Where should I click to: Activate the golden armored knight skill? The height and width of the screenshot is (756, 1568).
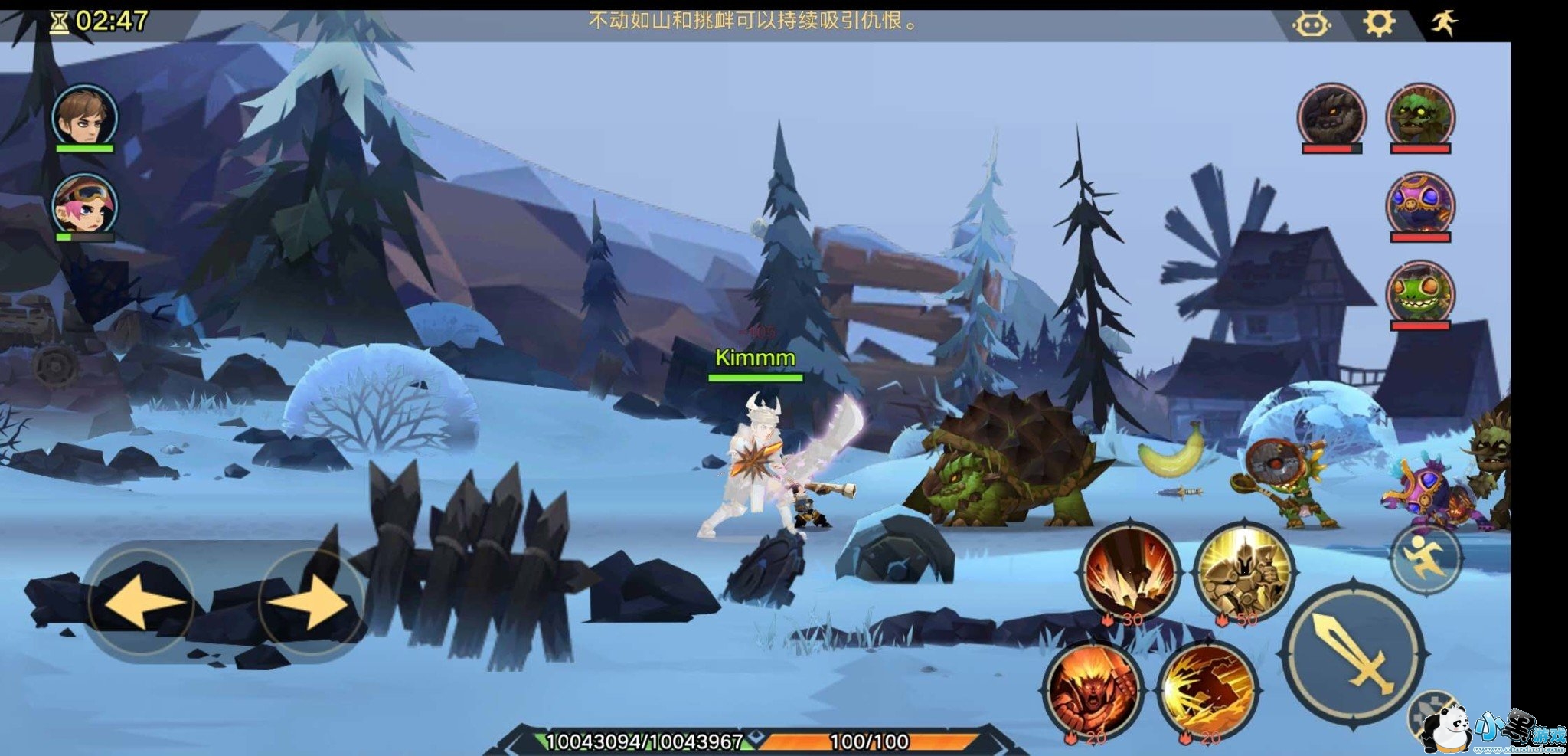pos(1243,571)
